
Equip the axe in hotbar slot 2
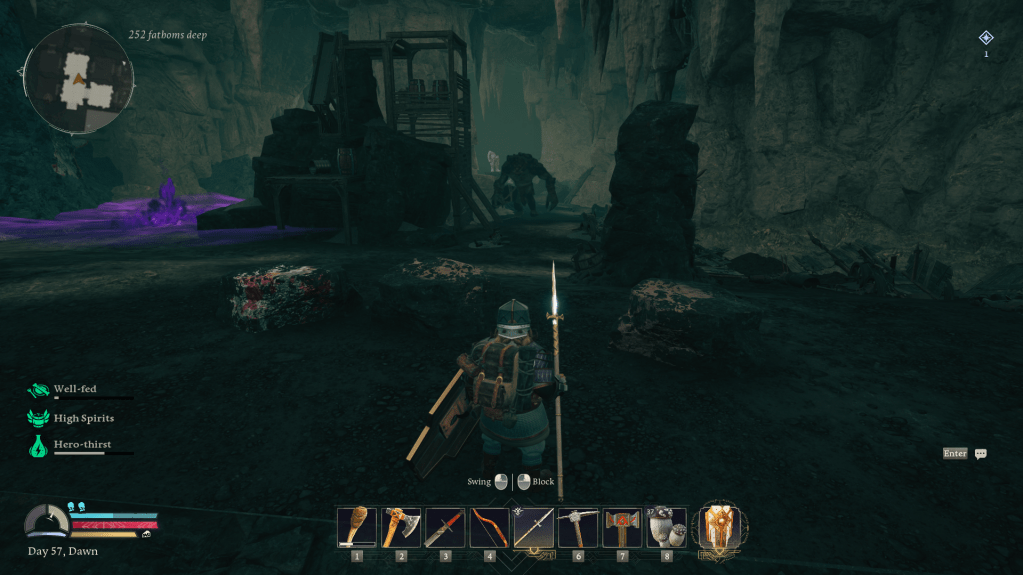click(x=401, y=527)
